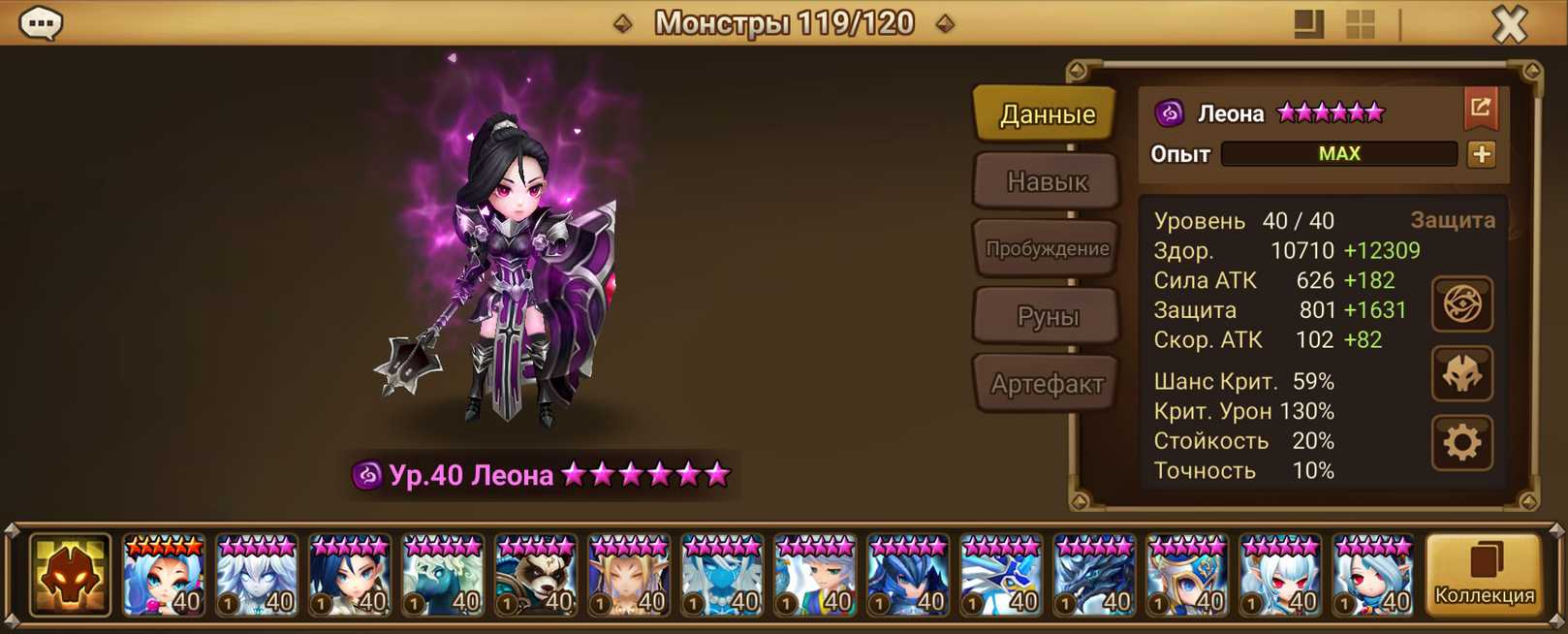Show the Руны tab
Screen dimensions: 1568x634
[1047, 316]
